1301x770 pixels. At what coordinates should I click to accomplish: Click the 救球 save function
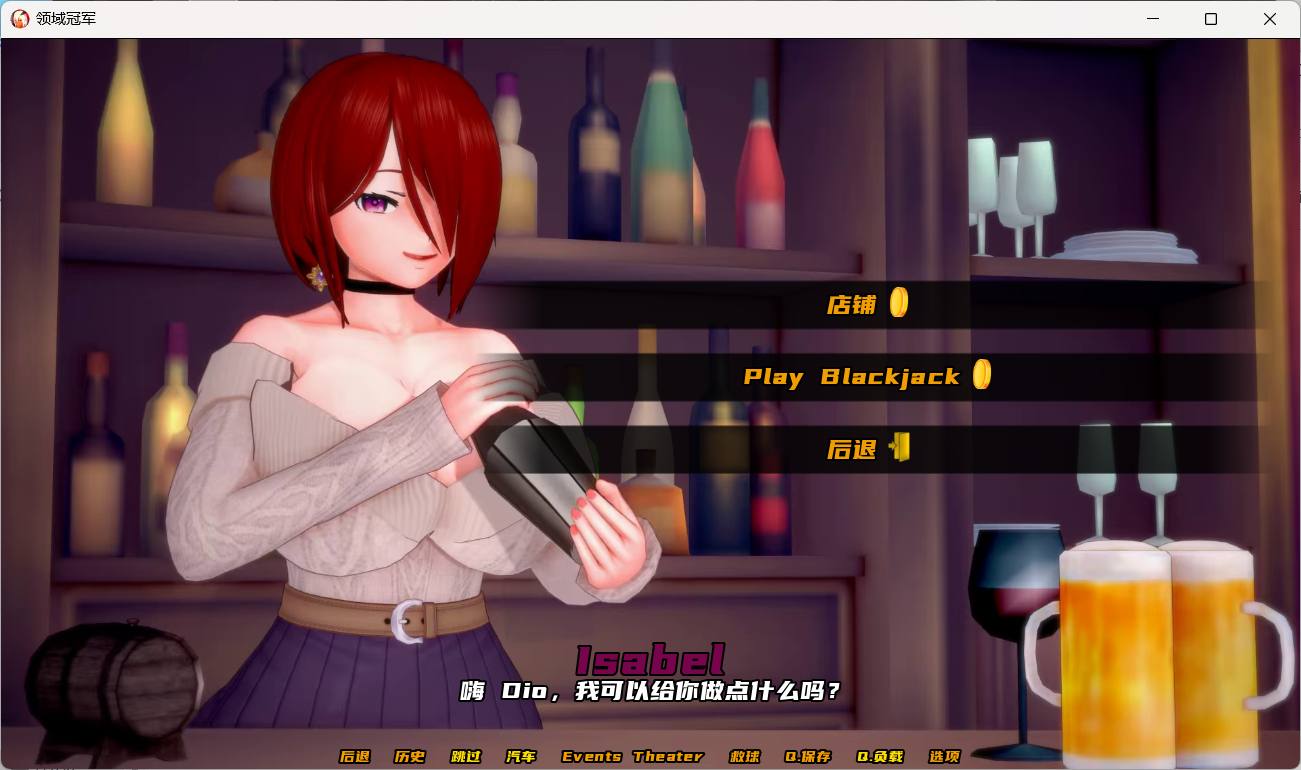pyautogui.click(x=743, y=757)
